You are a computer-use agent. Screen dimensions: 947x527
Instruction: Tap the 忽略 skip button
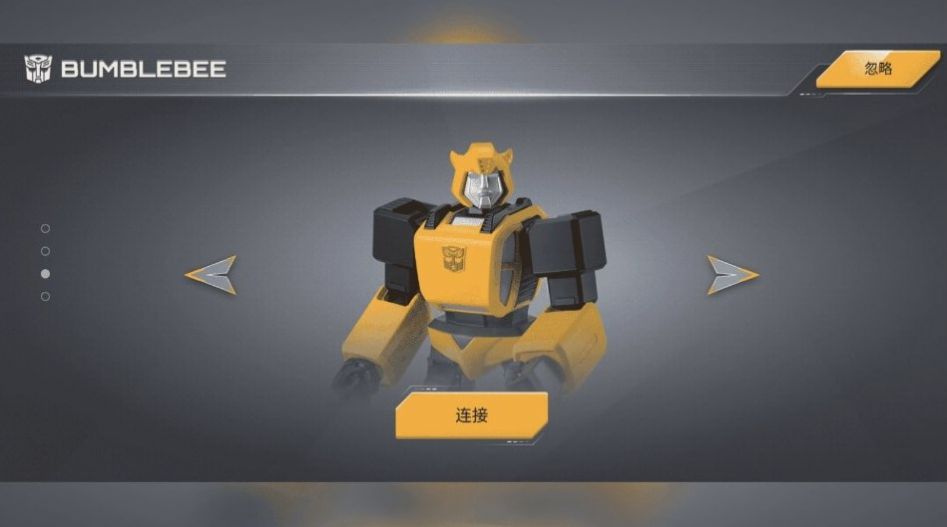click(x=877, y=69)
